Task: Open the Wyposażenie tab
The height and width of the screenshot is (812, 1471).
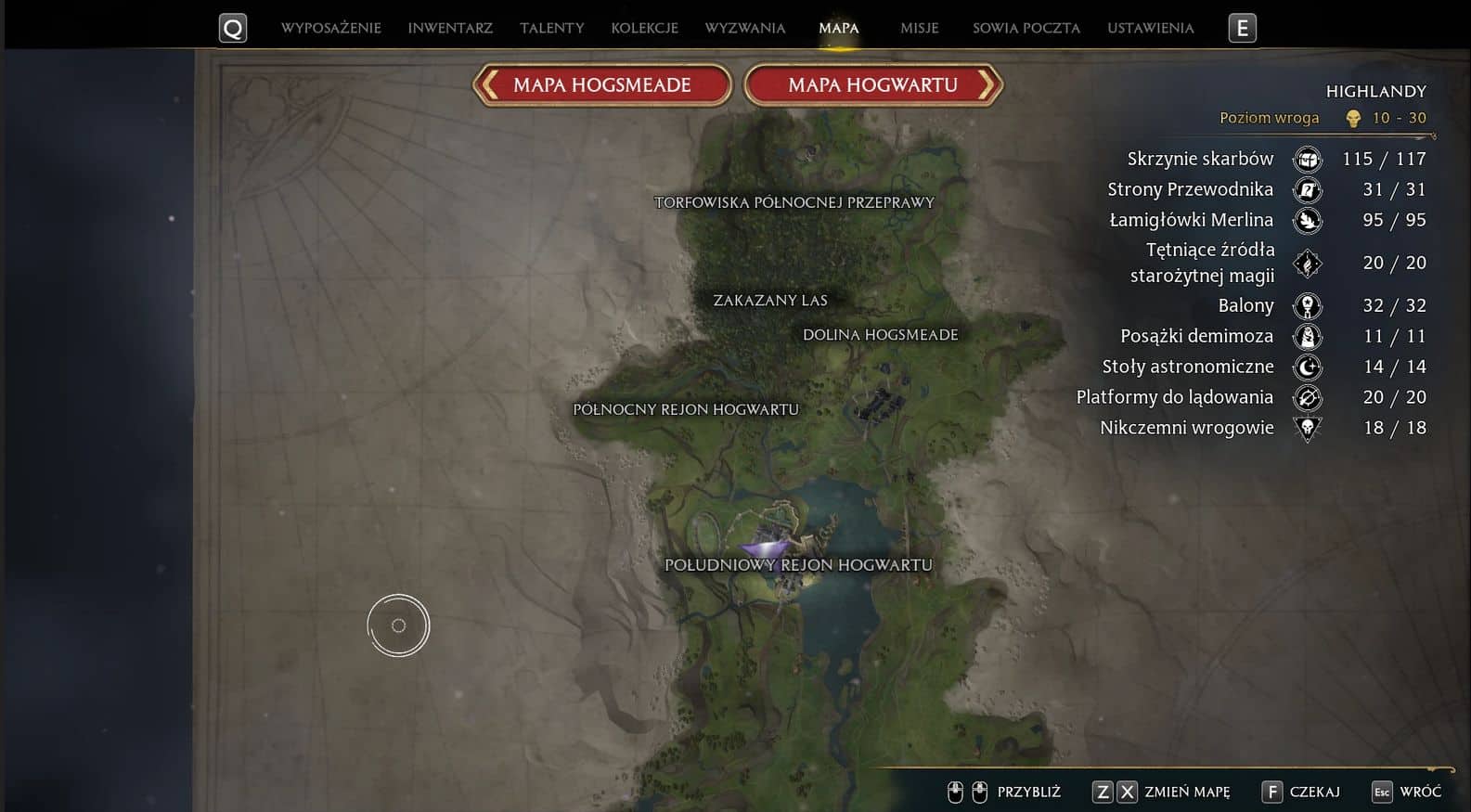Action: [330, 28]
